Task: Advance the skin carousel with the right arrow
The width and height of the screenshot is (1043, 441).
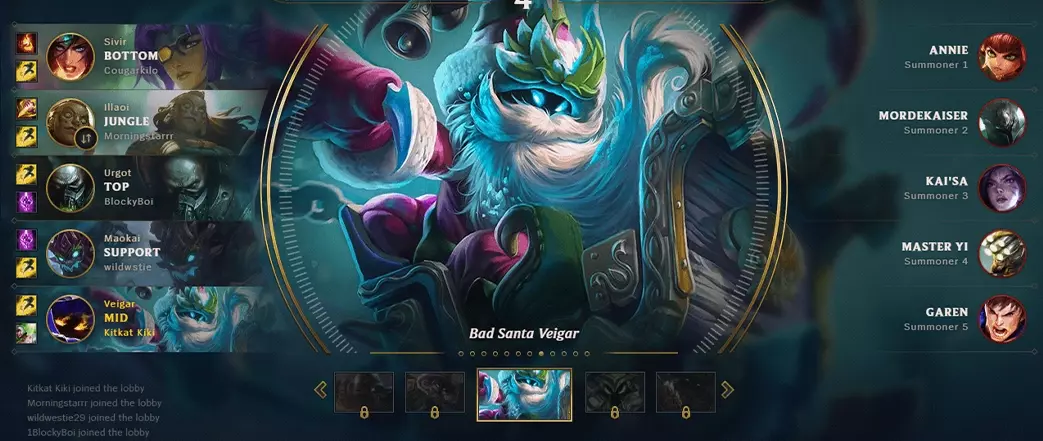Action: [x=727, y=389]
